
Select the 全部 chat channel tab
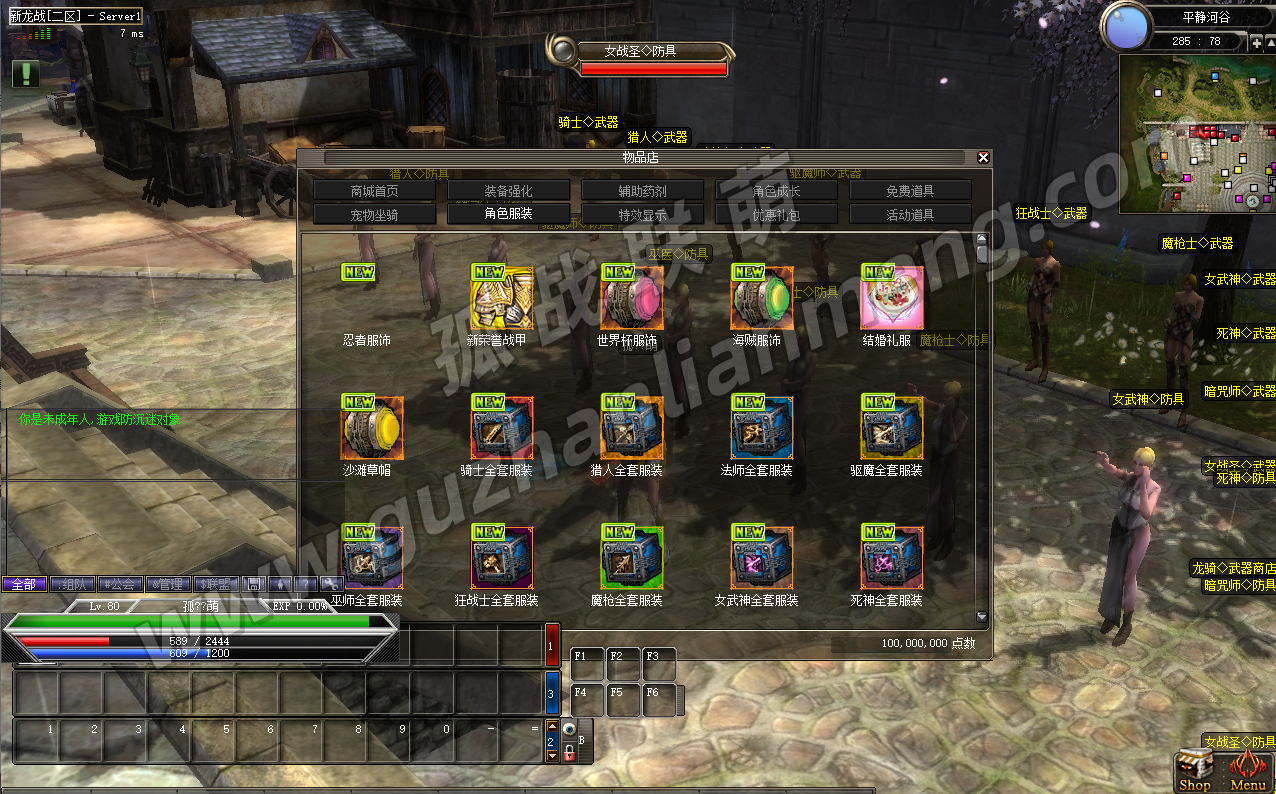tap(24, 584)
